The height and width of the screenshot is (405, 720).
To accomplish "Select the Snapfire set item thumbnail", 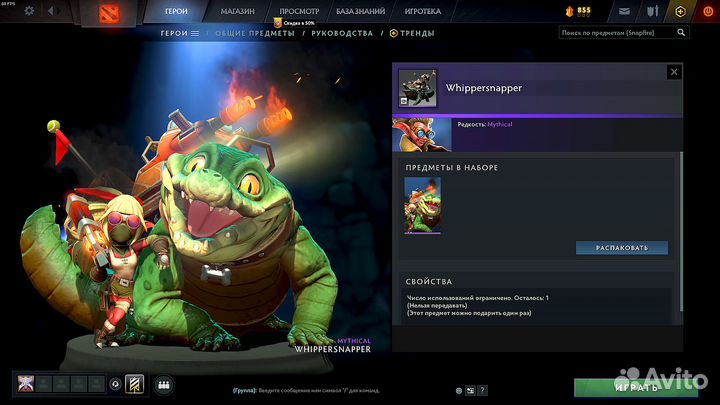I will click(422, 205).
